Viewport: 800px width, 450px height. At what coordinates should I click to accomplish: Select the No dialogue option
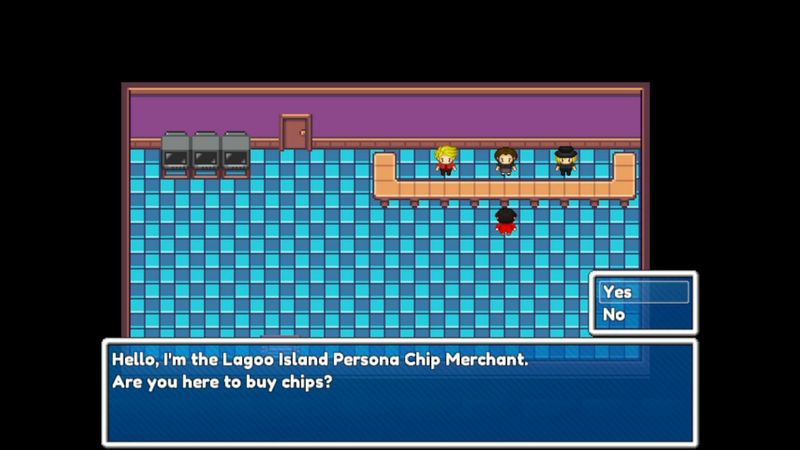point(643,315)
